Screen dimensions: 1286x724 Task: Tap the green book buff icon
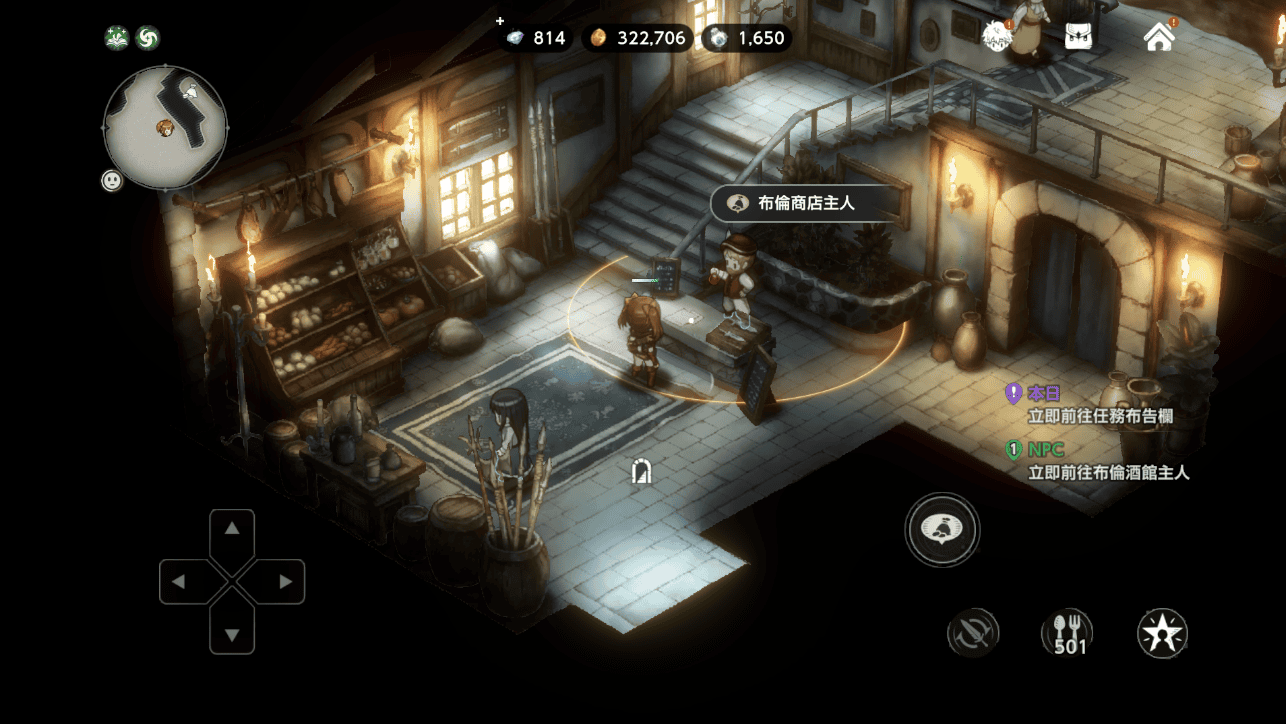click(x=117, y=38)
